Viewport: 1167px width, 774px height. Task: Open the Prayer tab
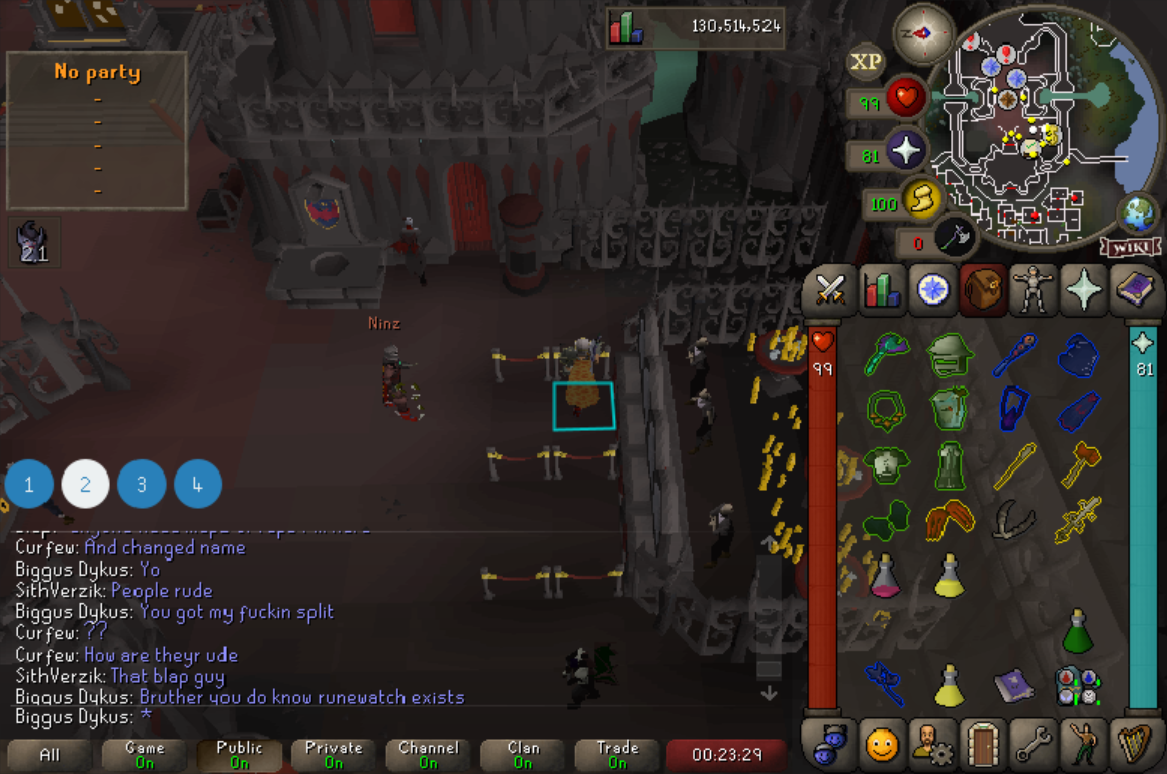coord(1085,290)
